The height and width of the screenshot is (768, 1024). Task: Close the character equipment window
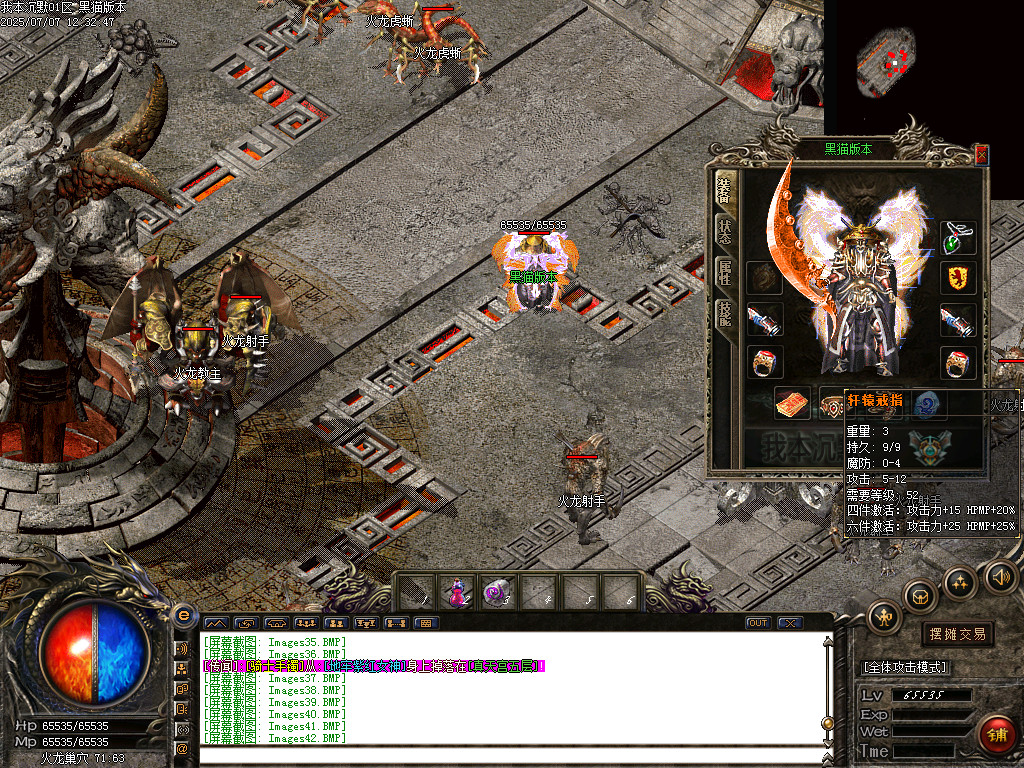[x=981, y=154]
